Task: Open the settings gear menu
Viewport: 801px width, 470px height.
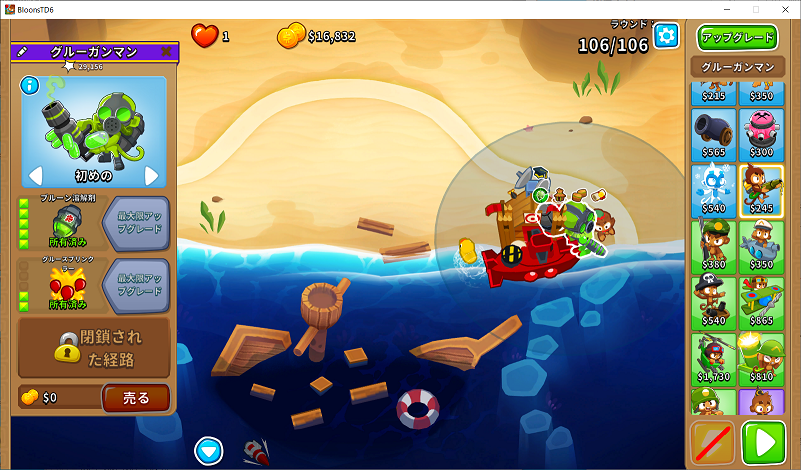Action: 666,36
